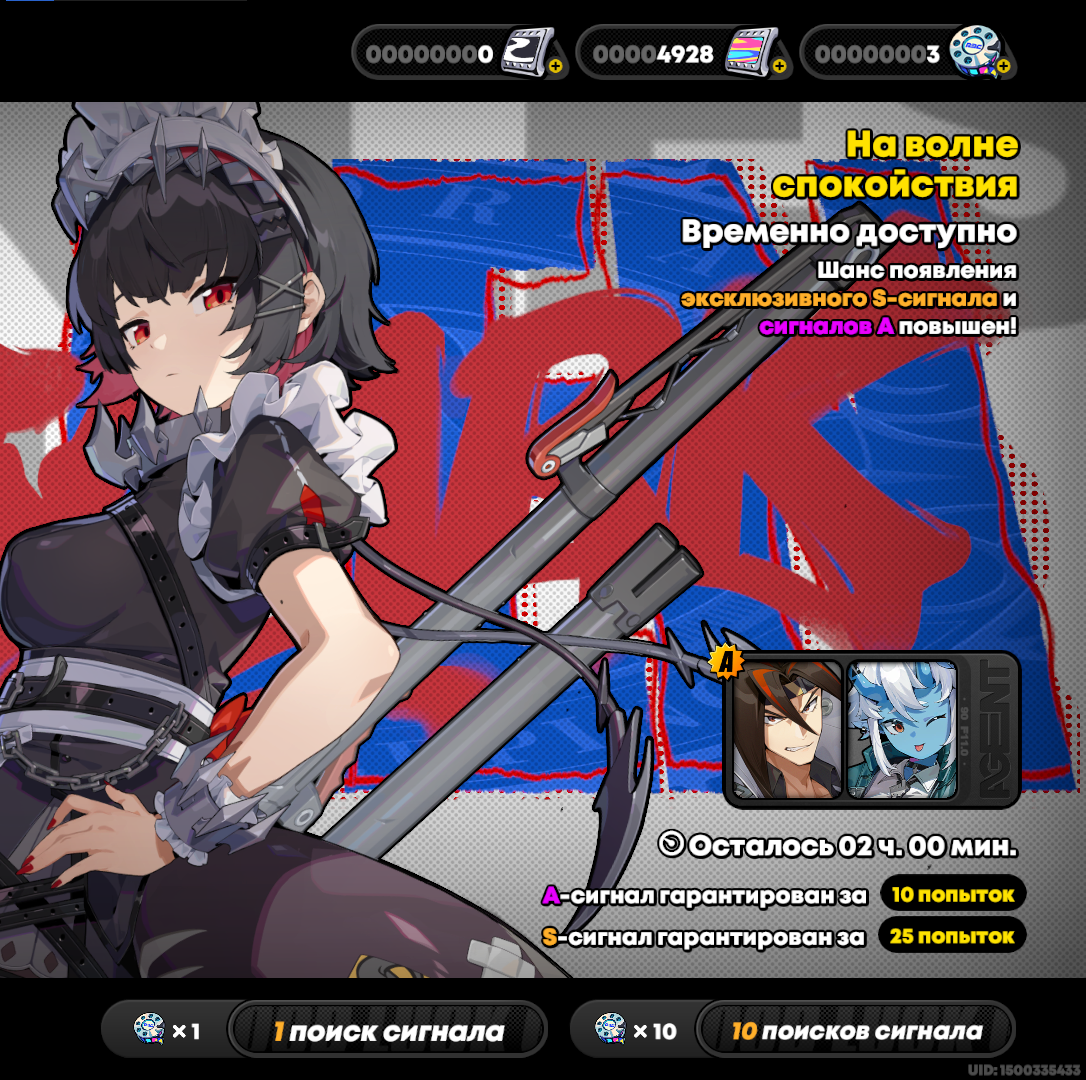Add more encrypted master tapes
This screenshot has width=1086, height=1080.
(1004, 67)
